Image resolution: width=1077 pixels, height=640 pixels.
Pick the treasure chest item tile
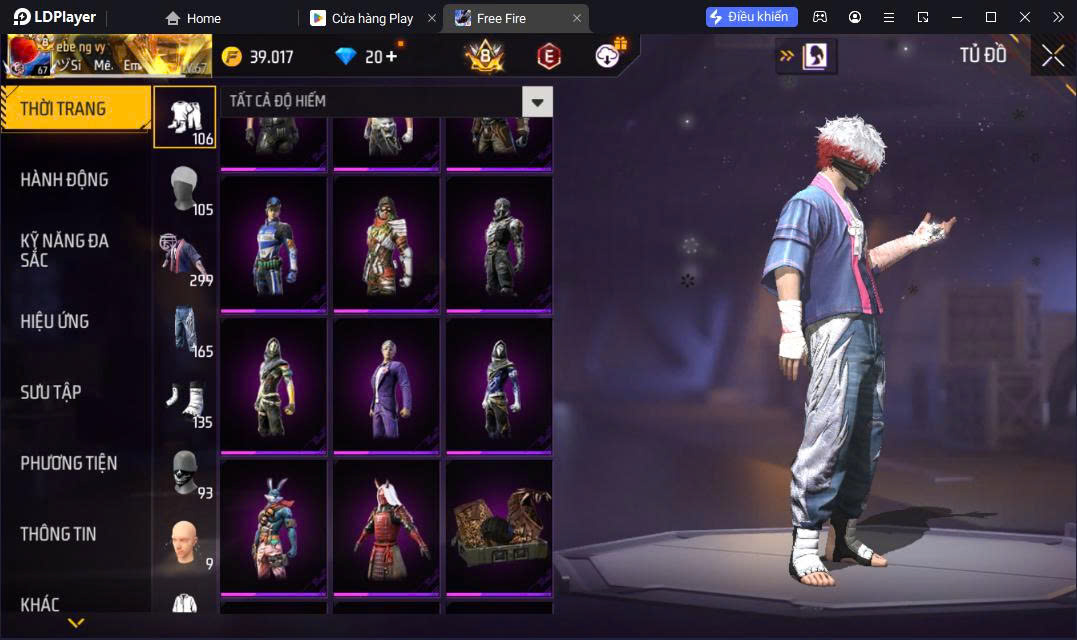(499, 527)
